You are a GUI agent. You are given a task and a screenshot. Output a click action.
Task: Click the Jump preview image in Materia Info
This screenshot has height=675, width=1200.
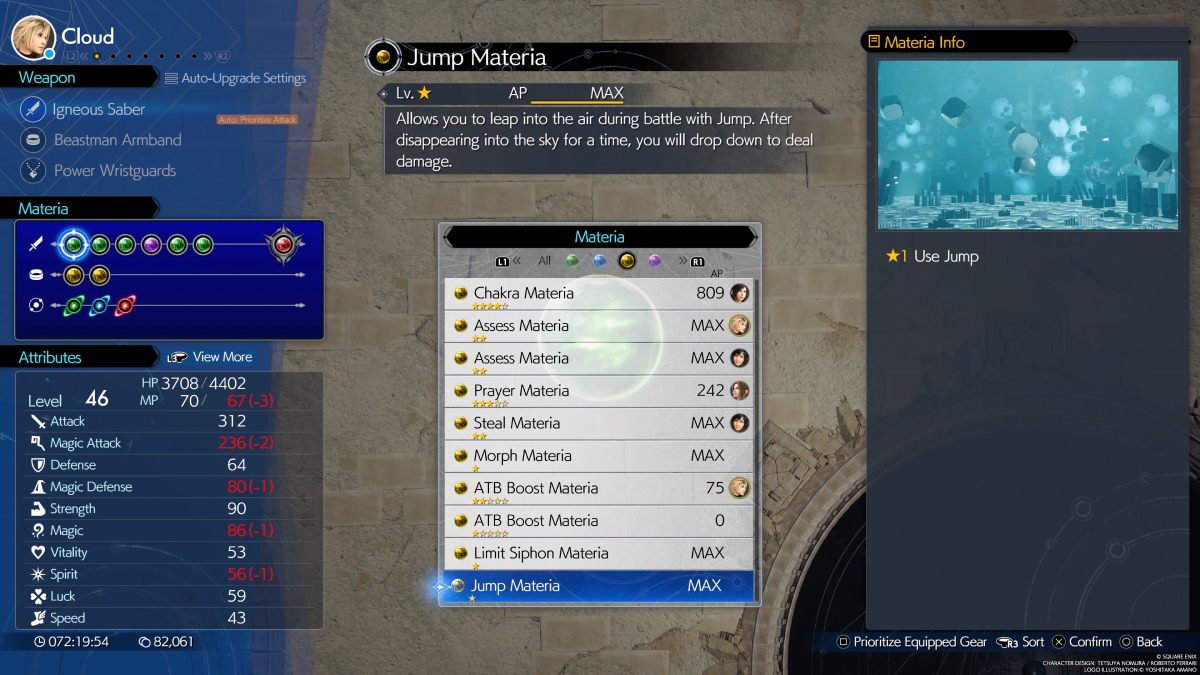click(1028, 145)
